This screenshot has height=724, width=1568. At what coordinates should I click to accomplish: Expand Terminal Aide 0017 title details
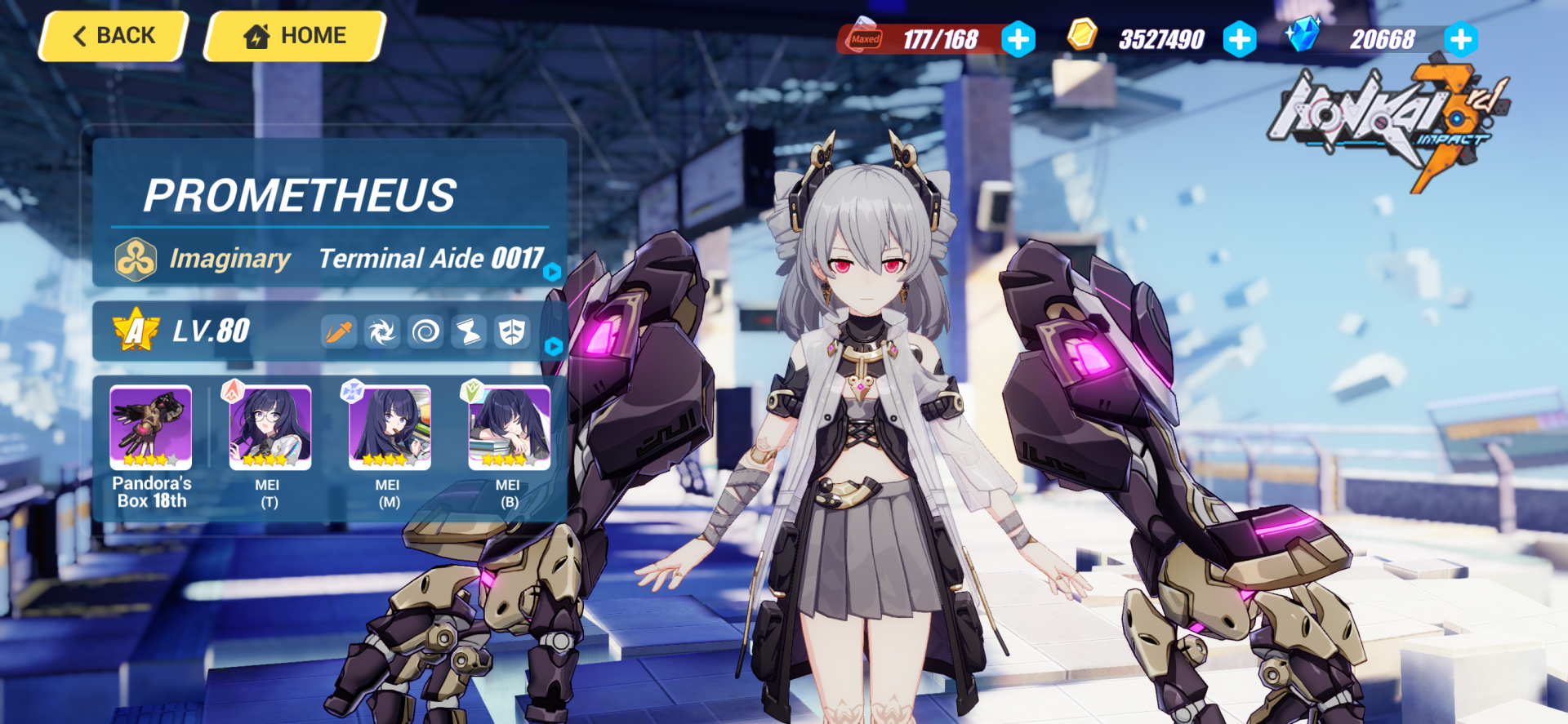point(554,273)
